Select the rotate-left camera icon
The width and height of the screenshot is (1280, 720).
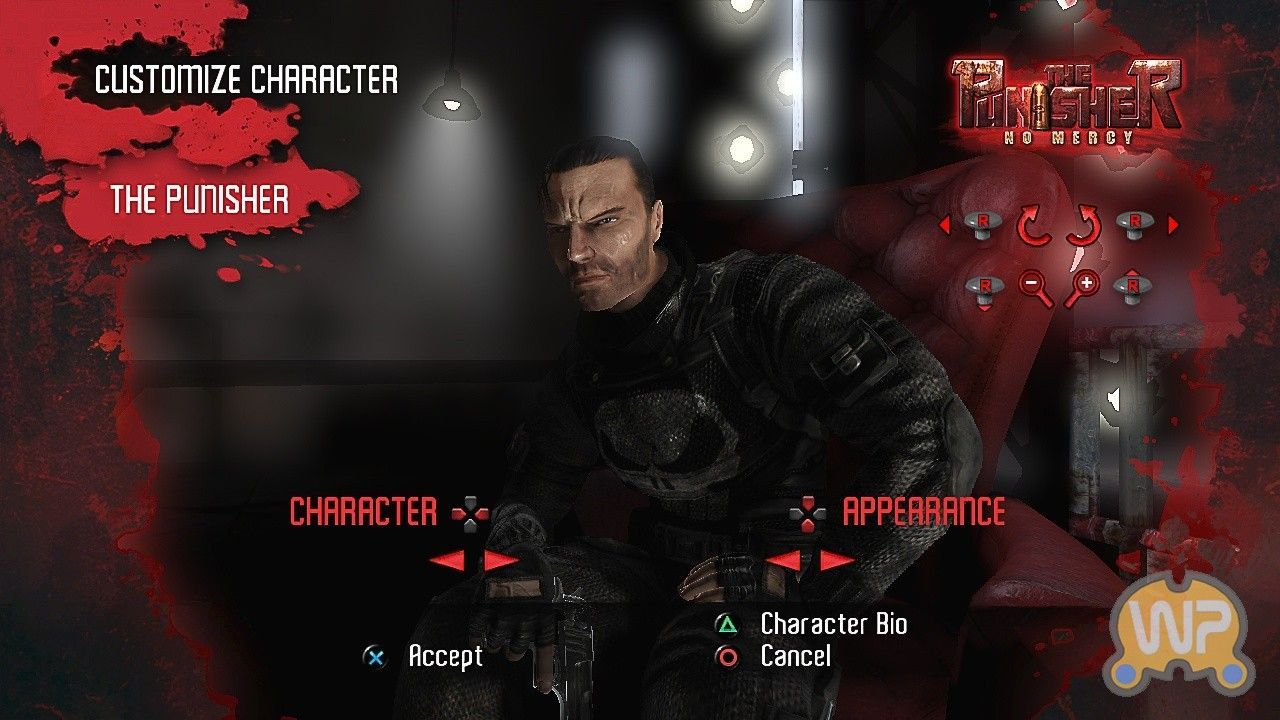[x=1033, y=223]
